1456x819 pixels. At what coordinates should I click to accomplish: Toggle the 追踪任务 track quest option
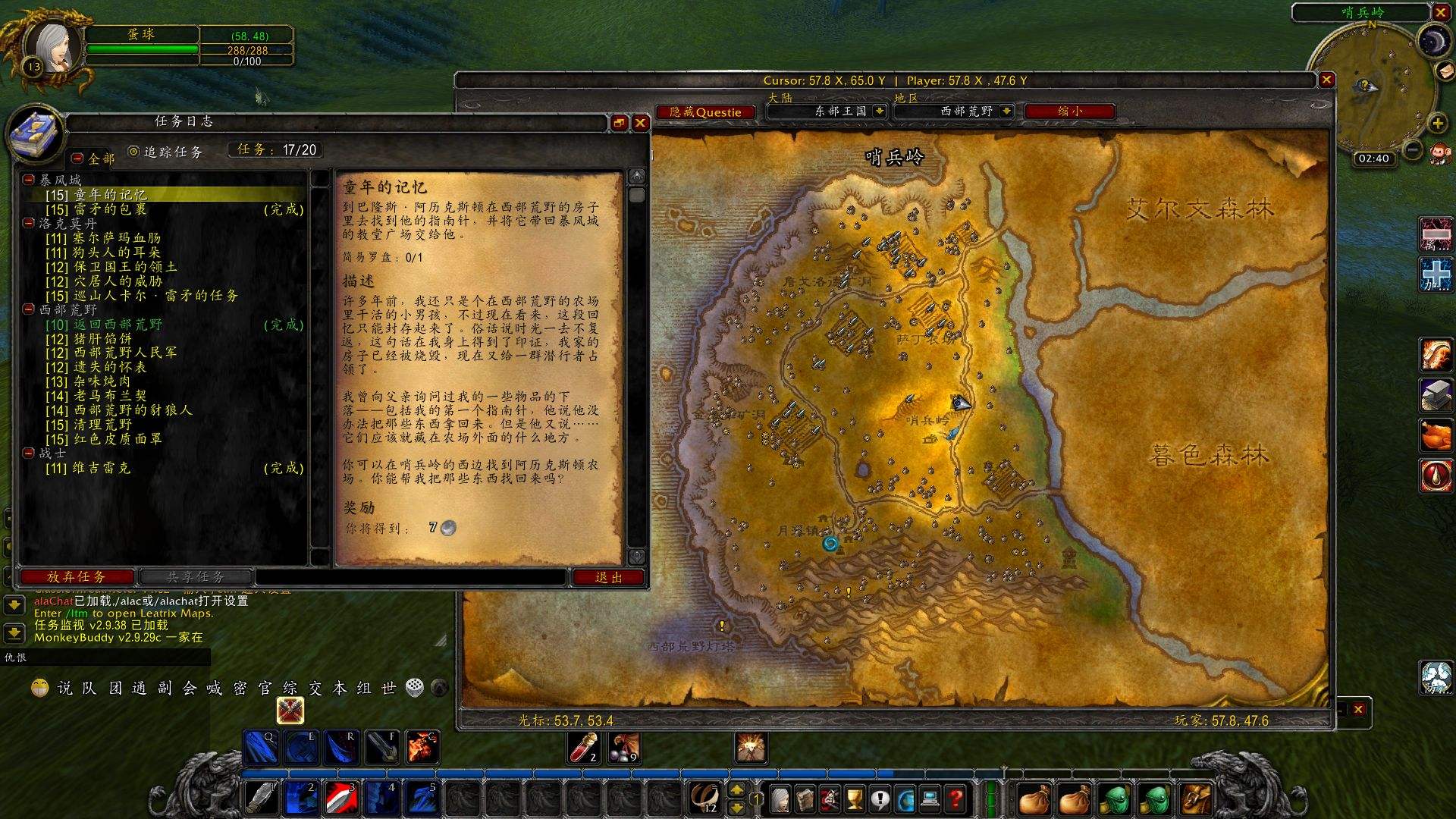tap(134, 152)
